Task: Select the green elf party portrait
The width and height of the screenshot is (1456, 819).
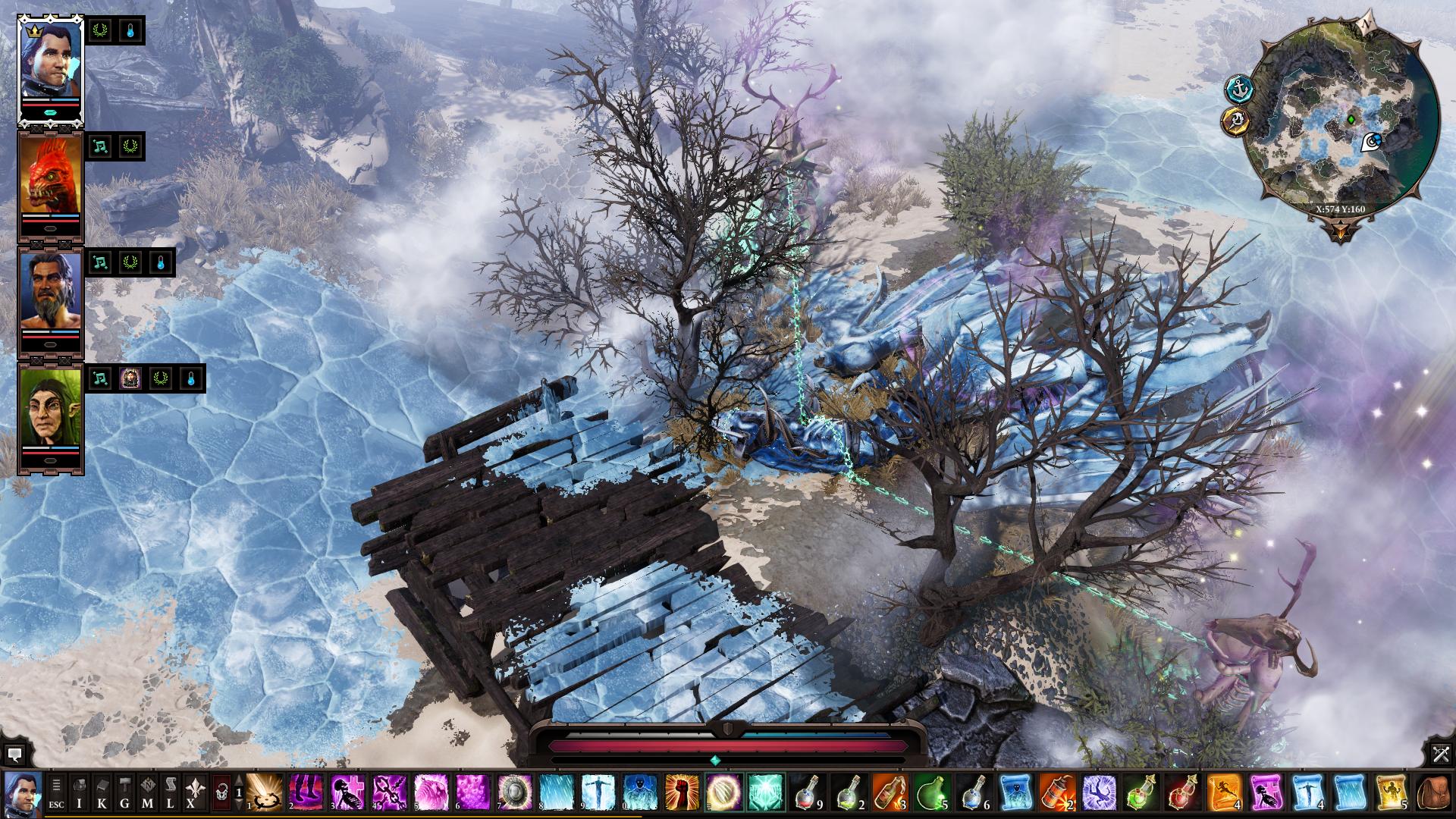Action: (50, 416)
